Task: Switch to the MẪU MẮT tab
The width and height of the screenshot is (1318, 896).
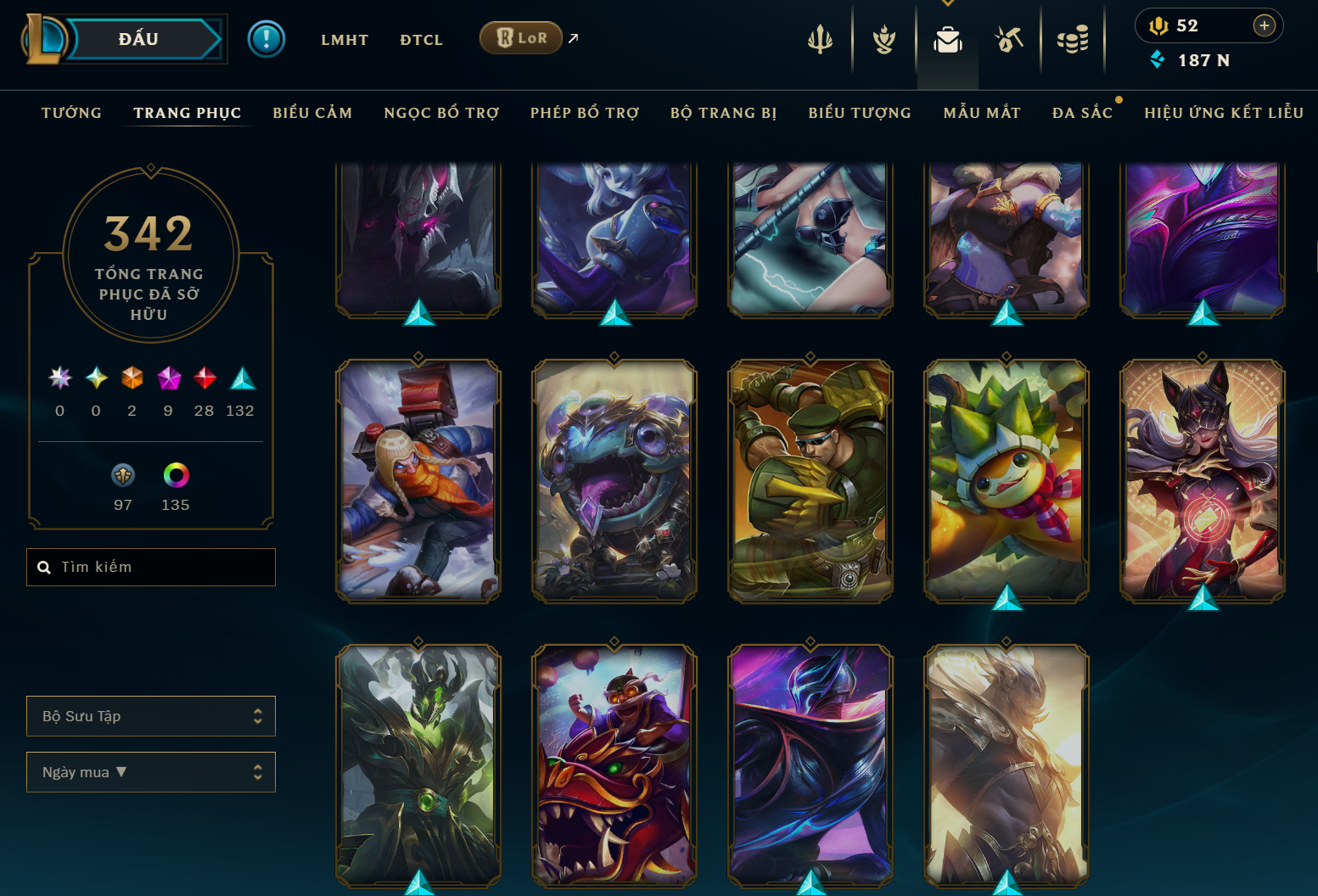Action: (x=982, y=113)
